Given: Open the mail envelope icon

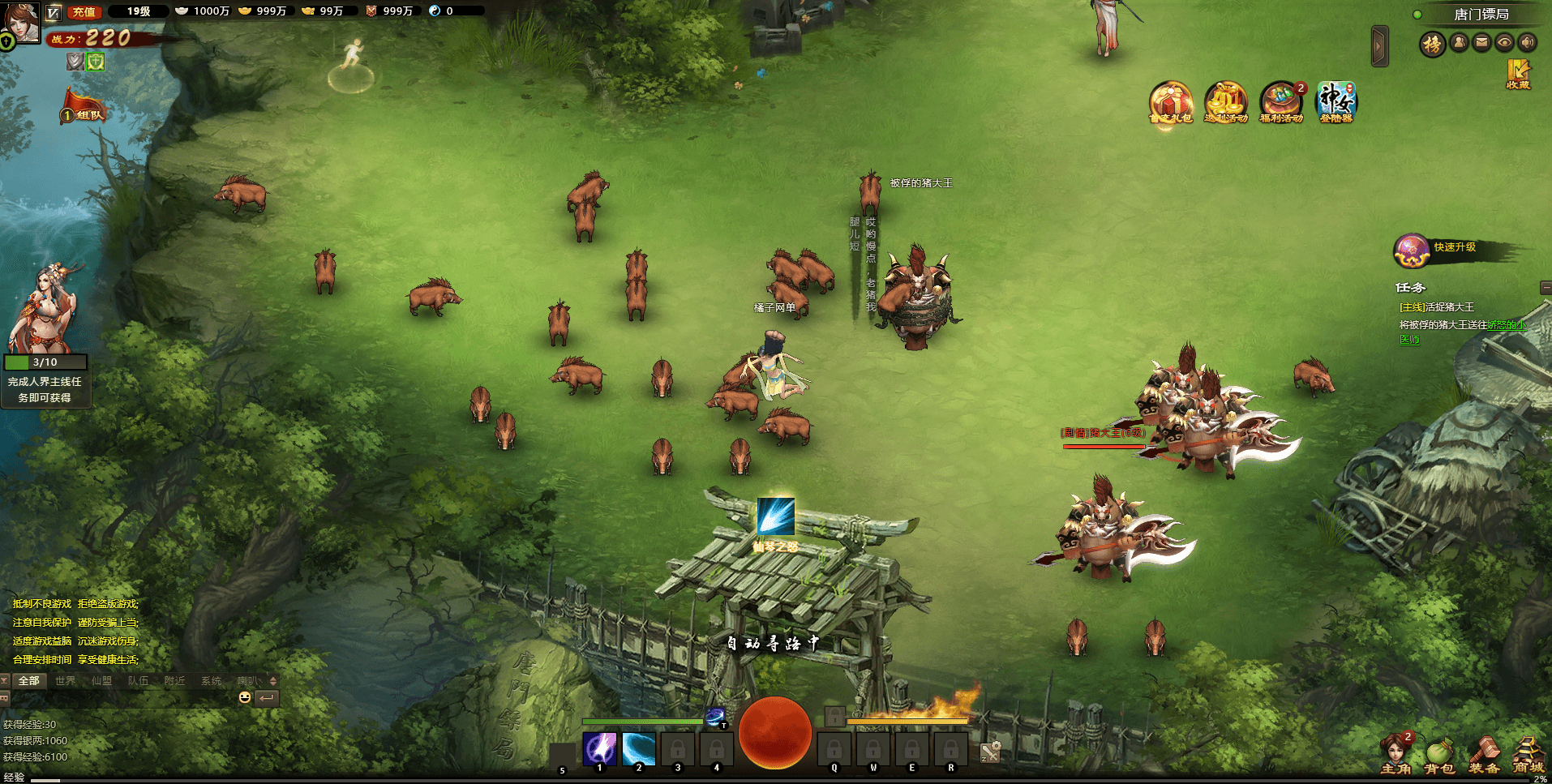Looking at the screenshot, I should tap(1481, 42).
